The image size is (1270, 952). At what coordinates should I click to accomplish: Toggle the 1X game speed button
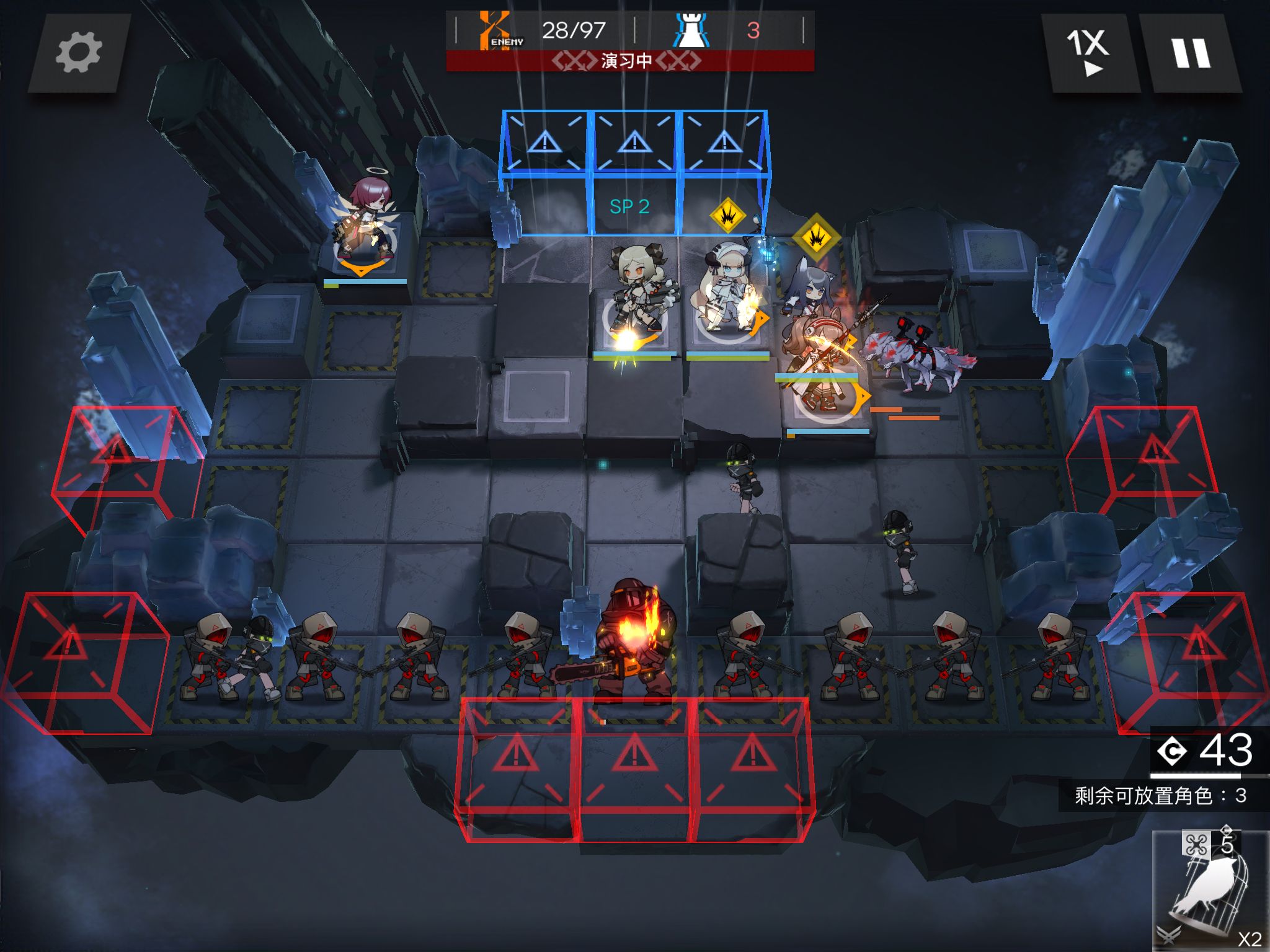(x=1089, y=54)
